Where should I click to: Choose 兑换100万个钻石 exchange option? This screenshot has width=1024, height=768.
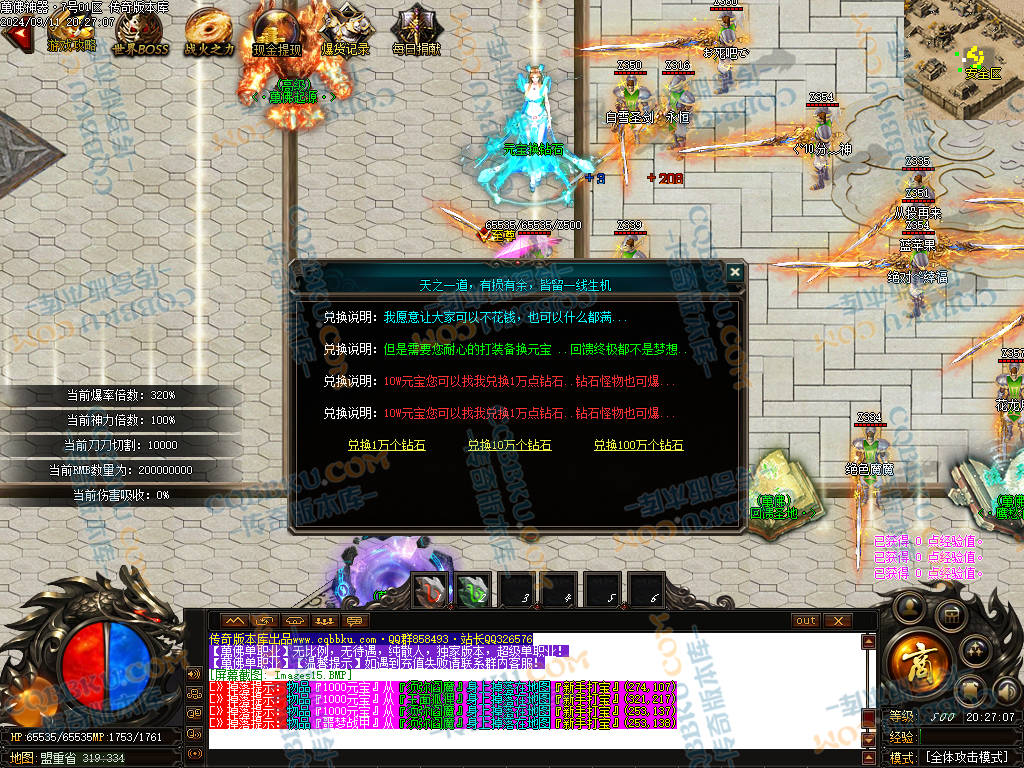pyautogui.click(x=638, y=445)
